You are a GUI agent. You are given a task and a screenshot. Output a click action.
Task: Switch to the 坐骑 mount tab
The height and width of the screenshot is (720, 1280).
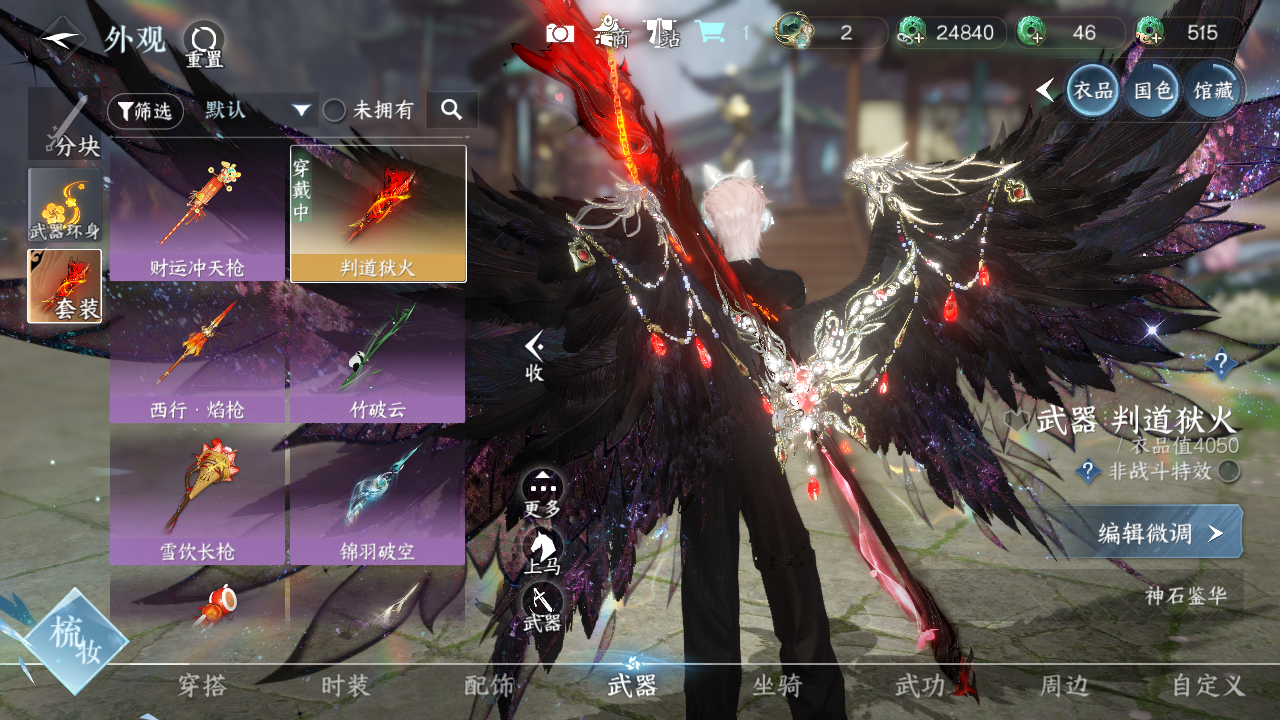click(777, 686)
